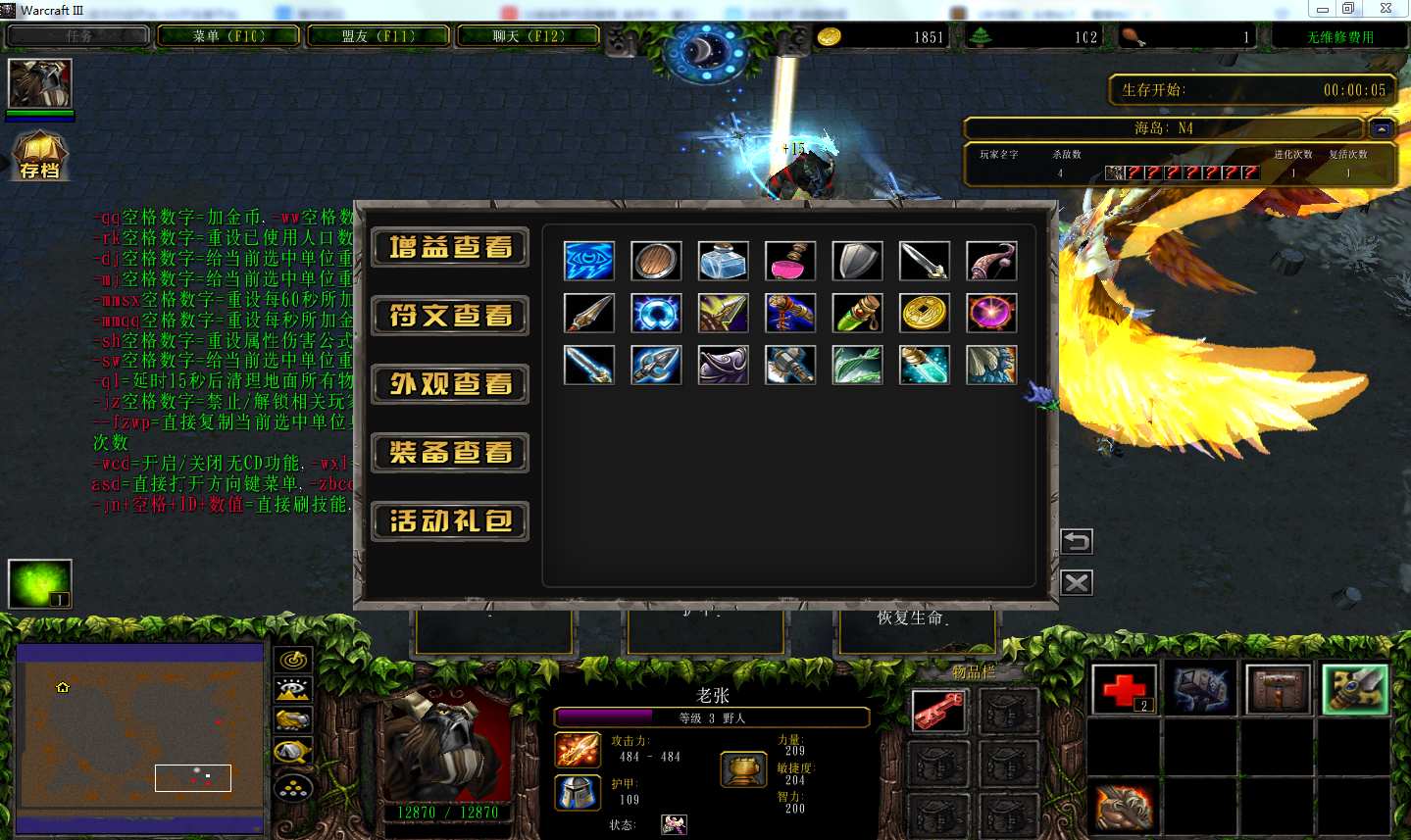Open the 菜单 (F10) game menu

coord(229,36)
